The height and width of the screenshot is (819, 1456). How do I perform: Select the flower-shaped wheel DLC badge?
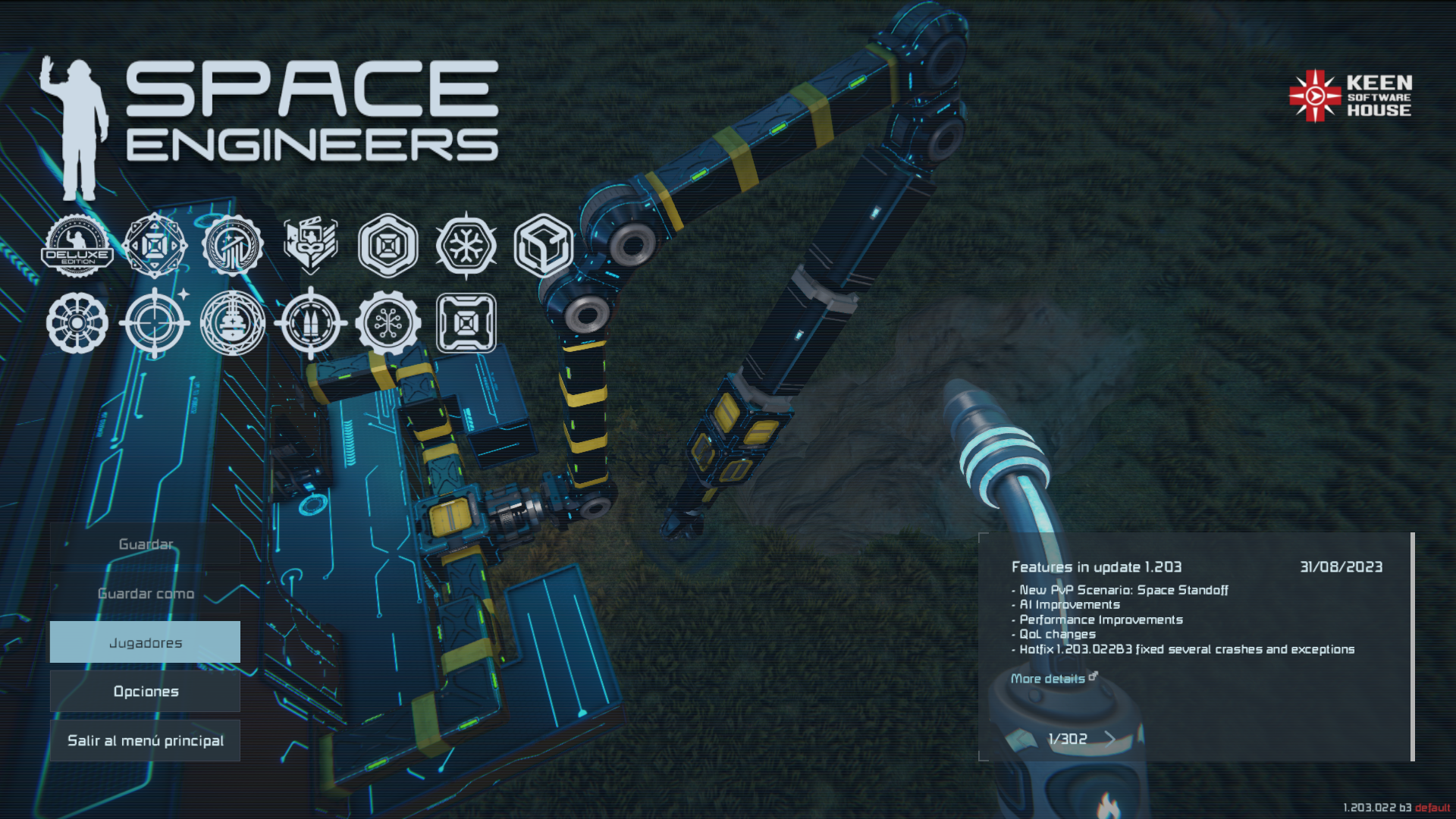(x=77, y=323)
